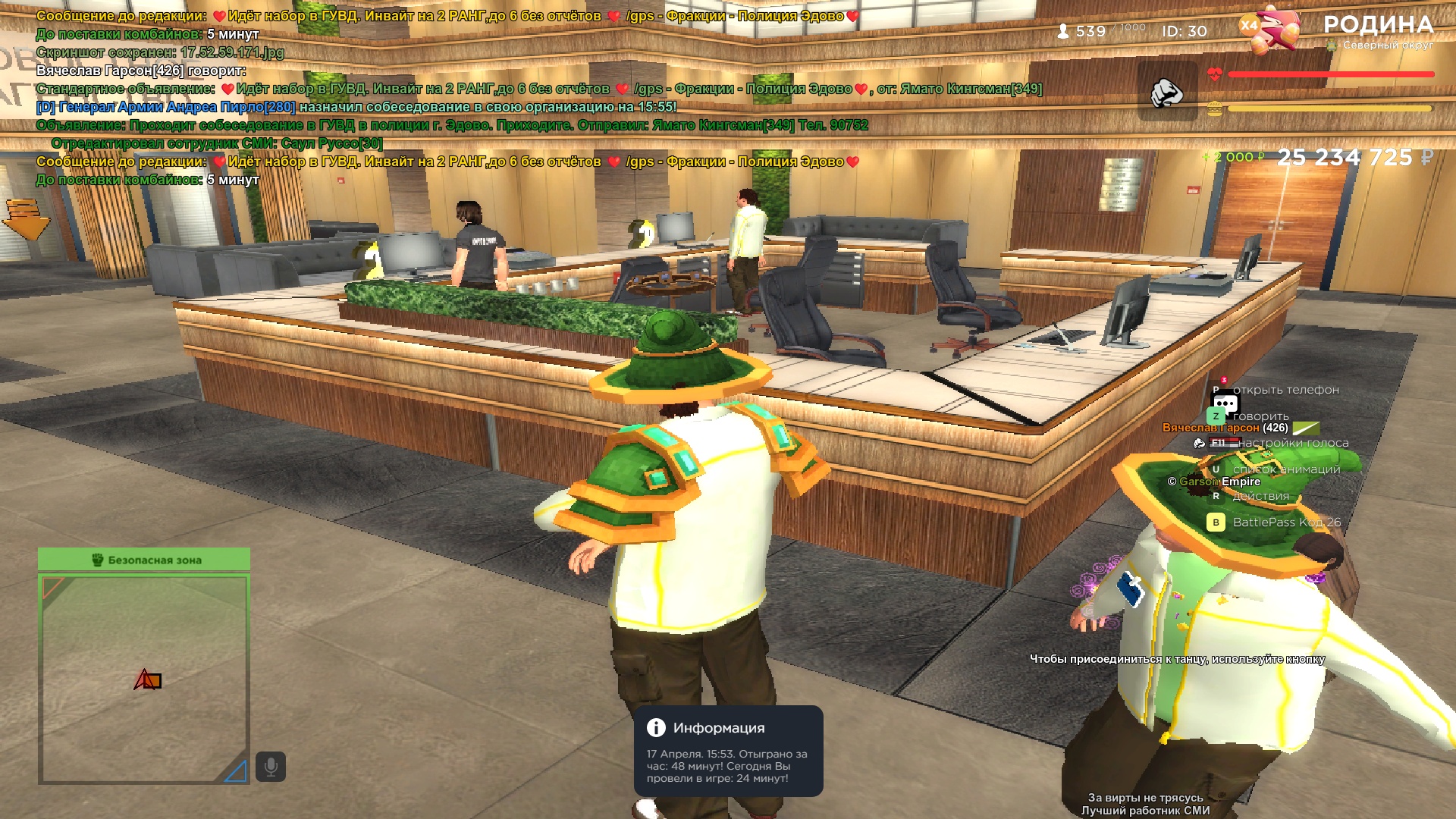Click the minimap in the corner

[x=144, y=678]
